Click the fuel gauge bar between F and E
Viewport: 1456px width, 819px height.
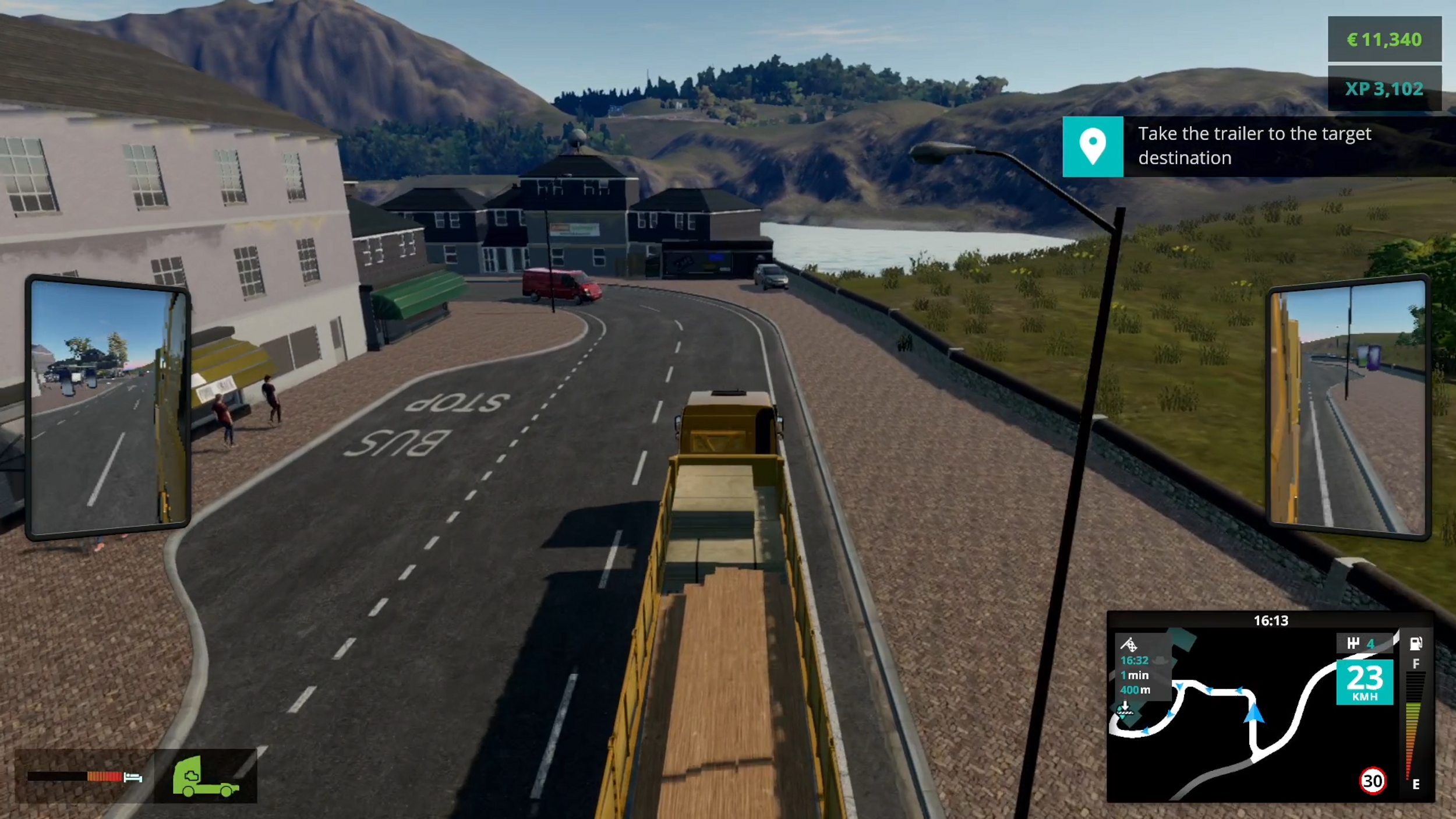(x=1415, y=730)
